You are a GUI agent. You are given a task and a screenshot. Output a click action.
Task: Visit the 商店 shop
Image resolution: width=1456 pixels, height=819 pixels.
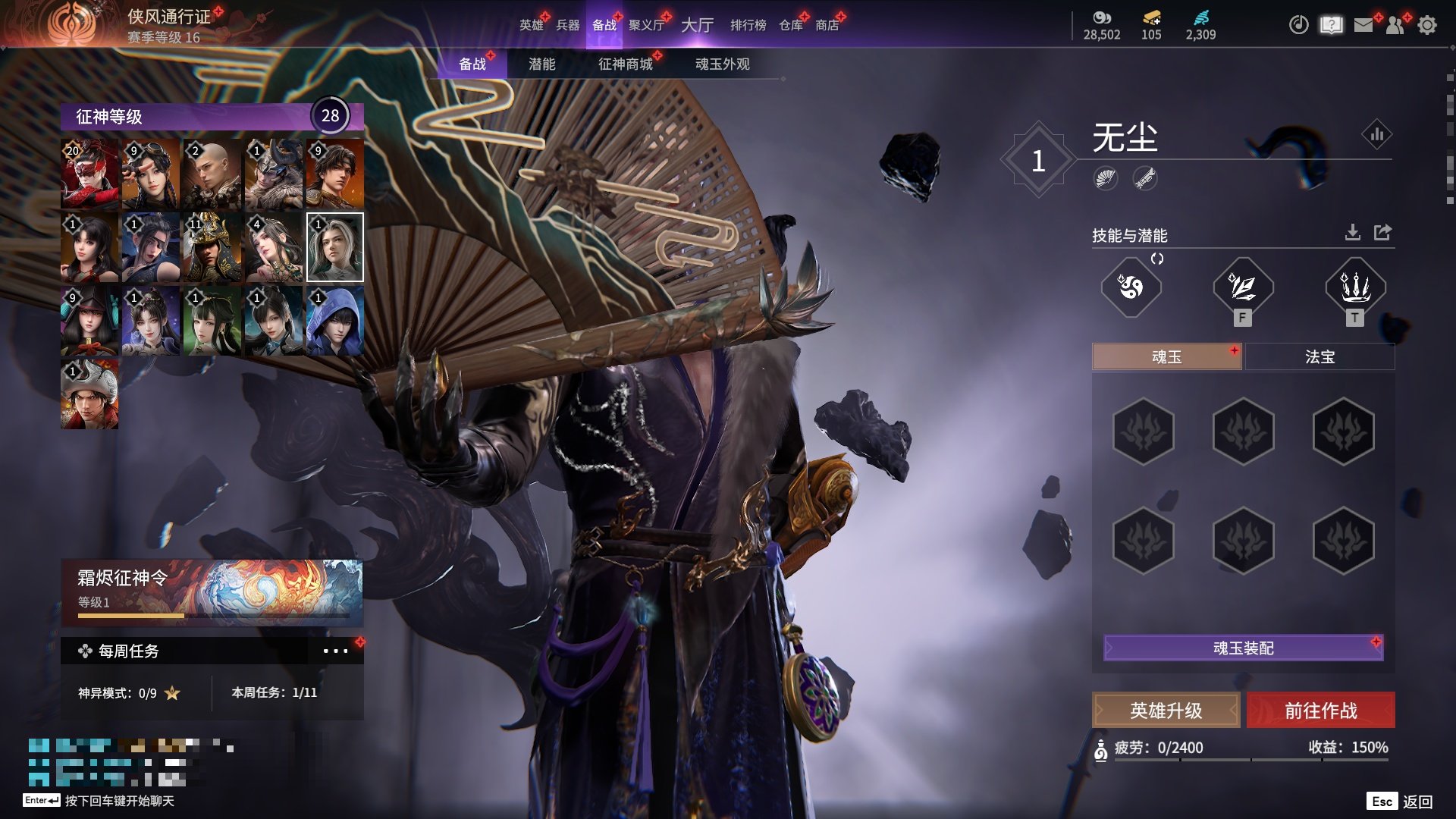click(x=827, y=25)
